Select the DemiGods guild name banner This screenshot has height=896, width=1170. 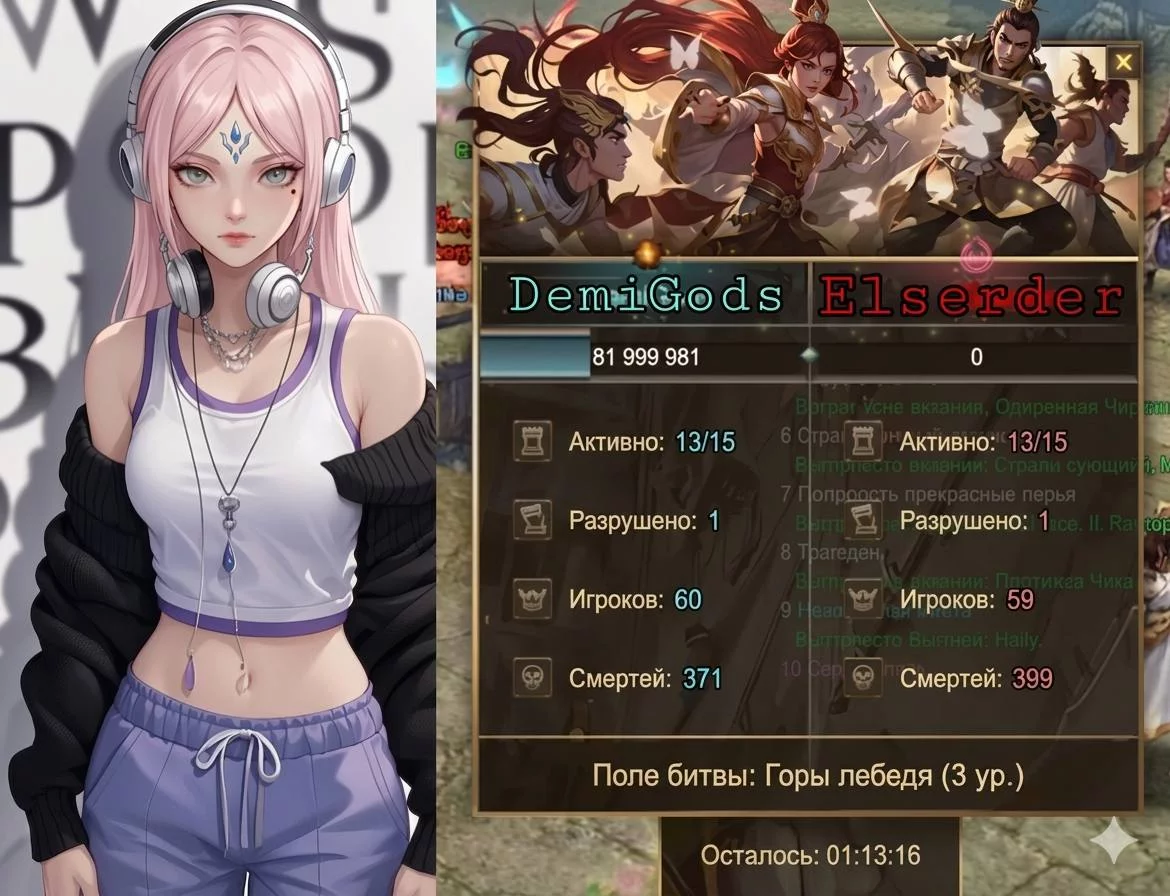click(645, 296)
